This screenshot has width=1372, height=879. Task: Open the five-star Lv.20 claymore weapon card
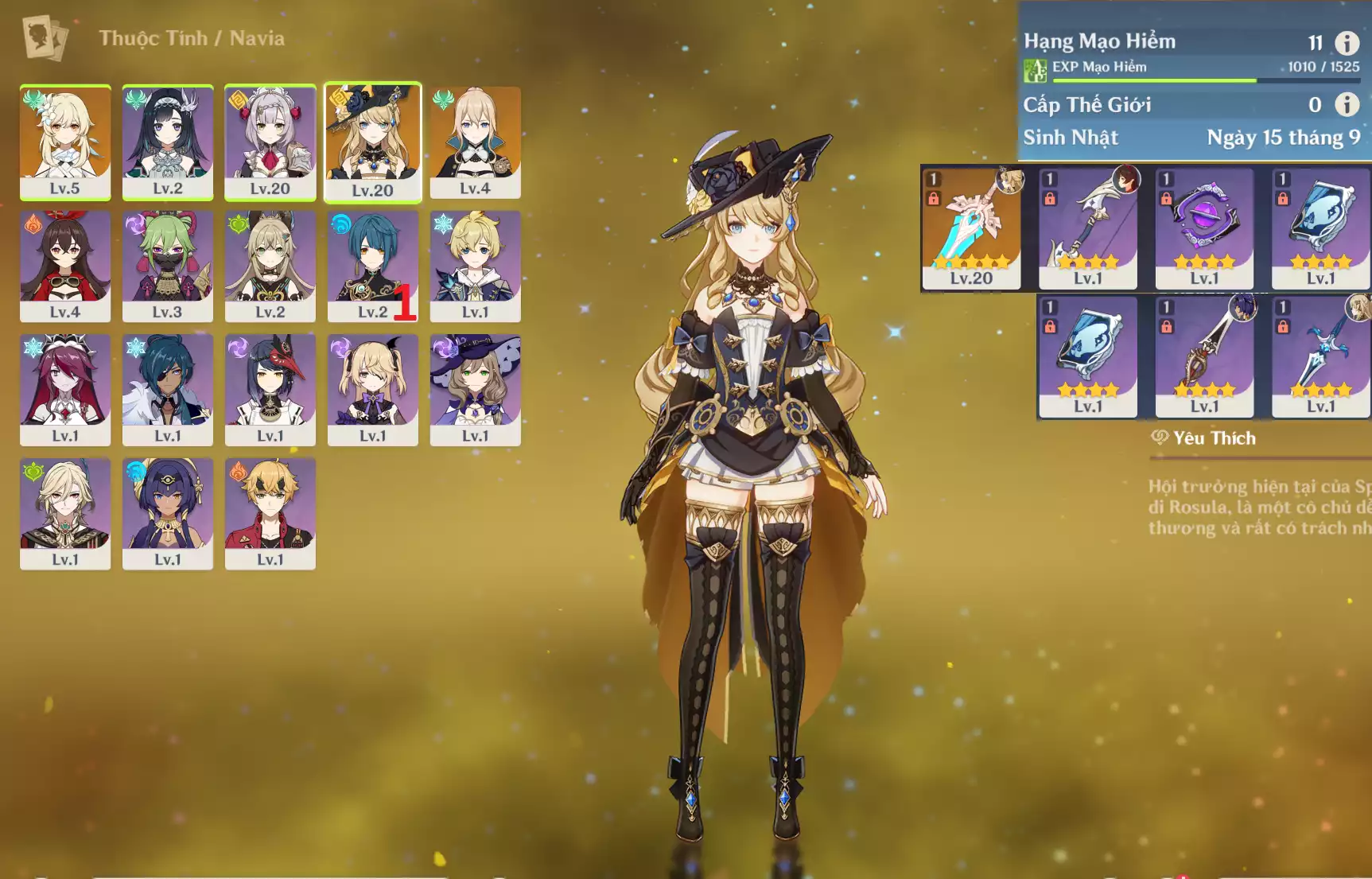(x=971, y=228)
